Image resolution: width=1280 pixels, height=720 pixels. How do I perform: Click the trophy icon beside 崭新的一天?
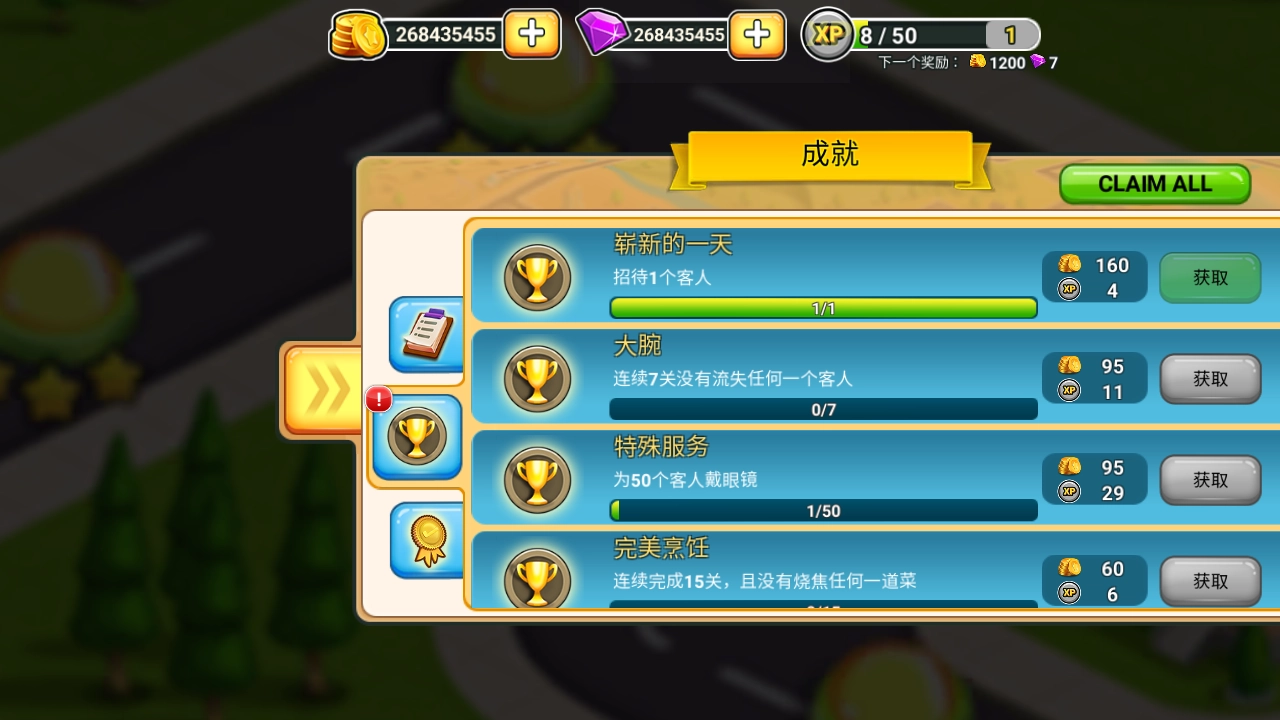coord(537,273)
